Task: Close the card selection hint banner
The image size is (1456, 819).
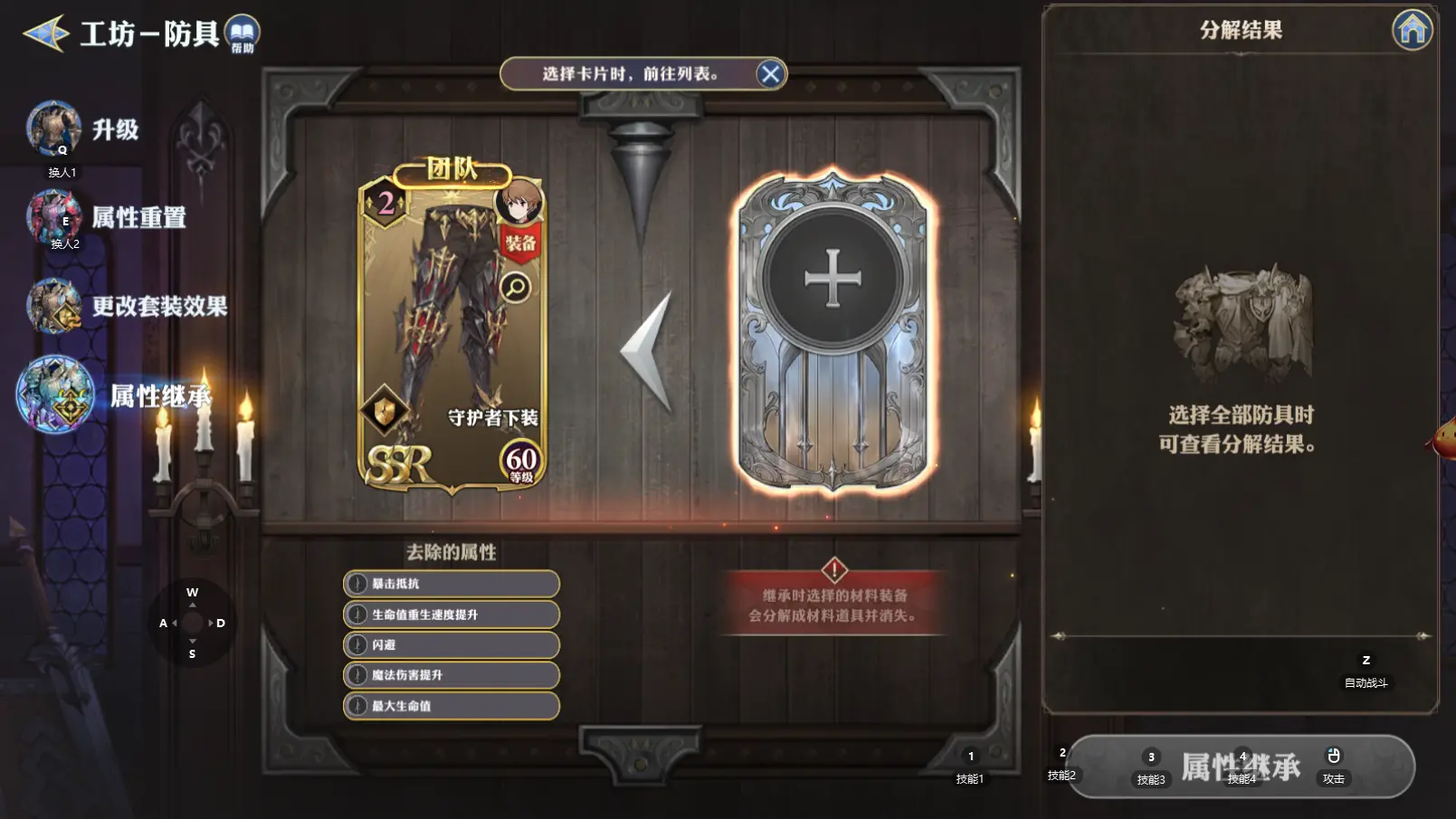Action: 770,74
